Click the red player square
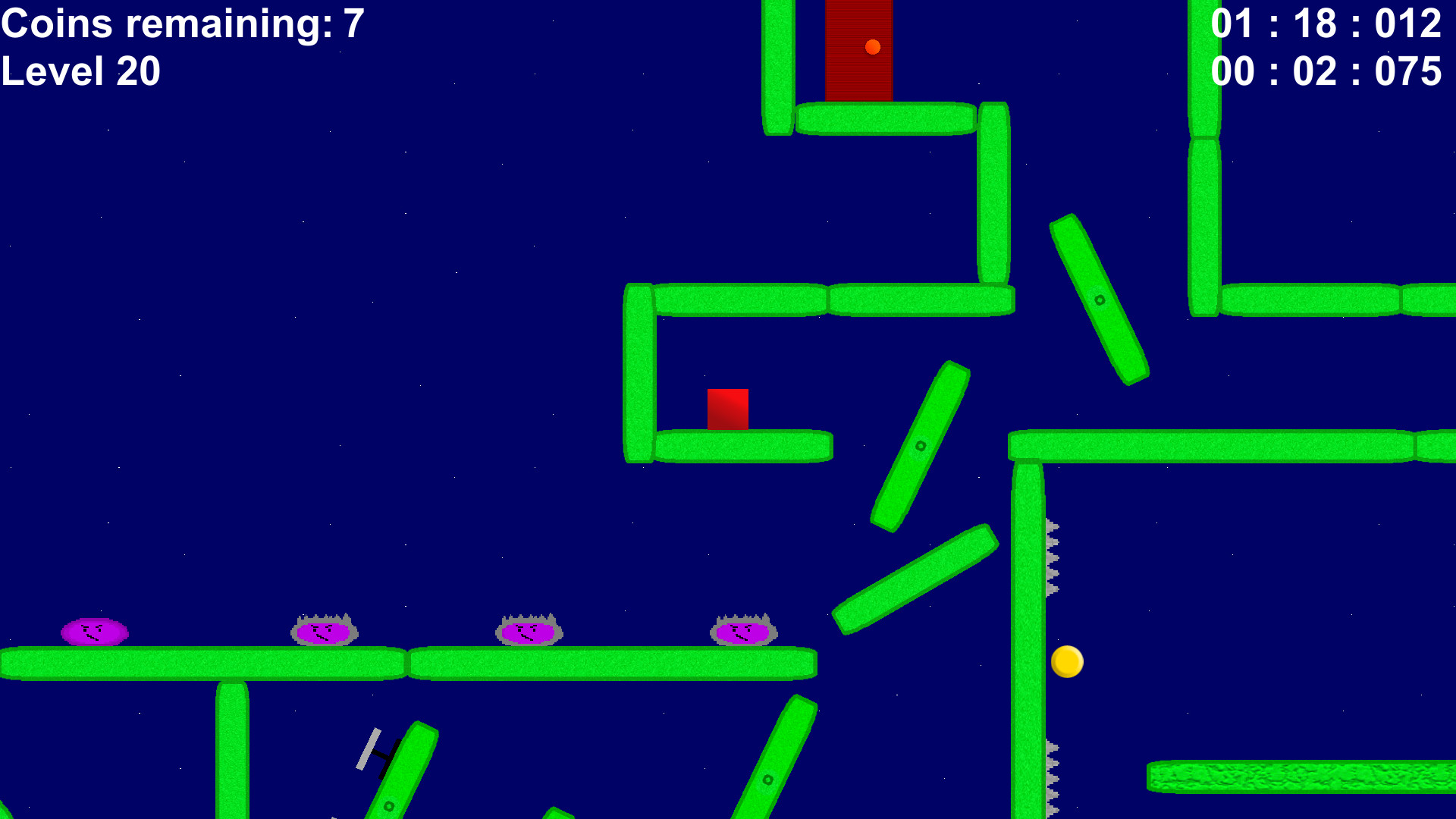 [x=728, y=409]
